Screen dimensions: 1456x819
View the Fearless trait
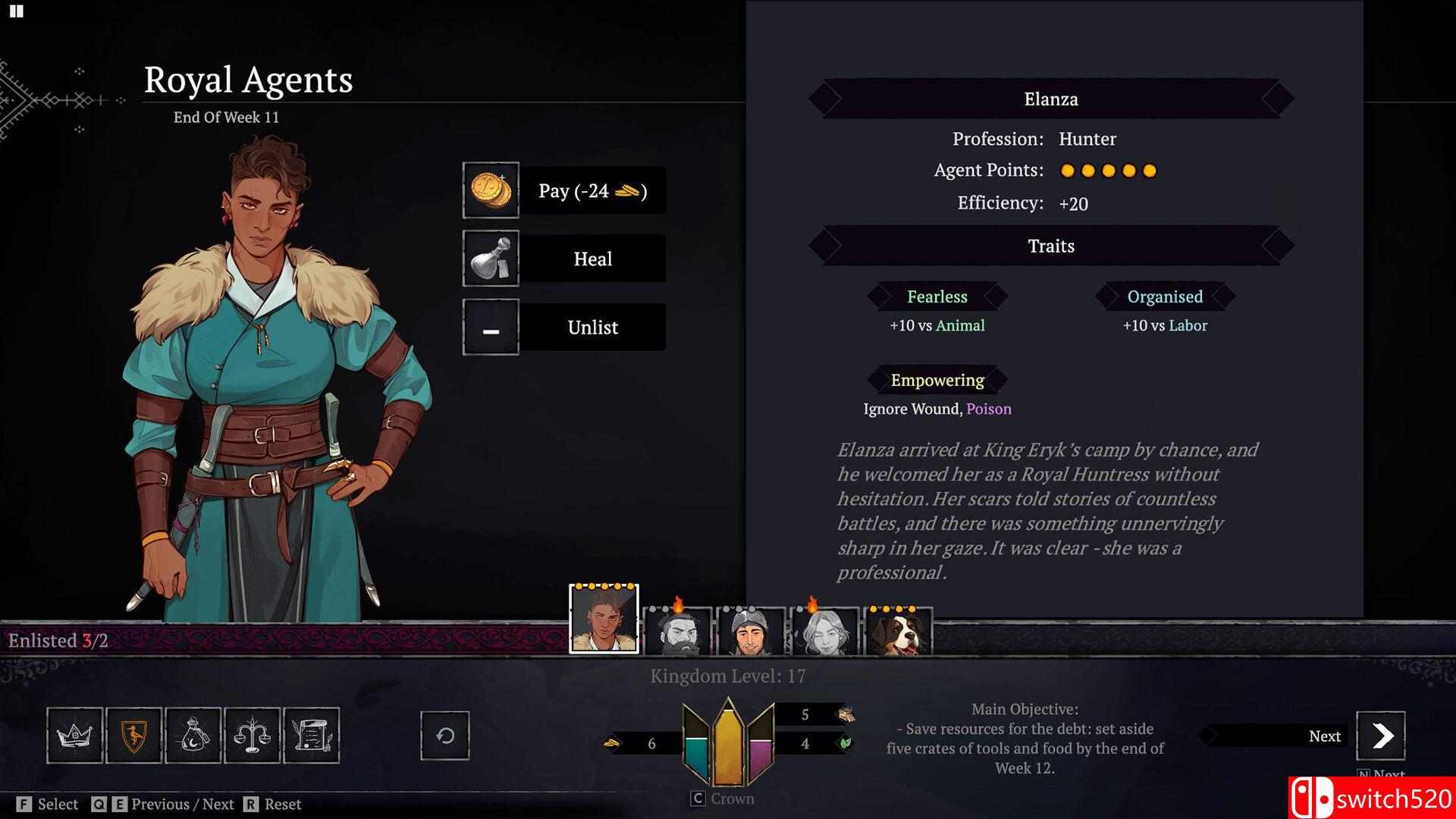pos(937,297)
